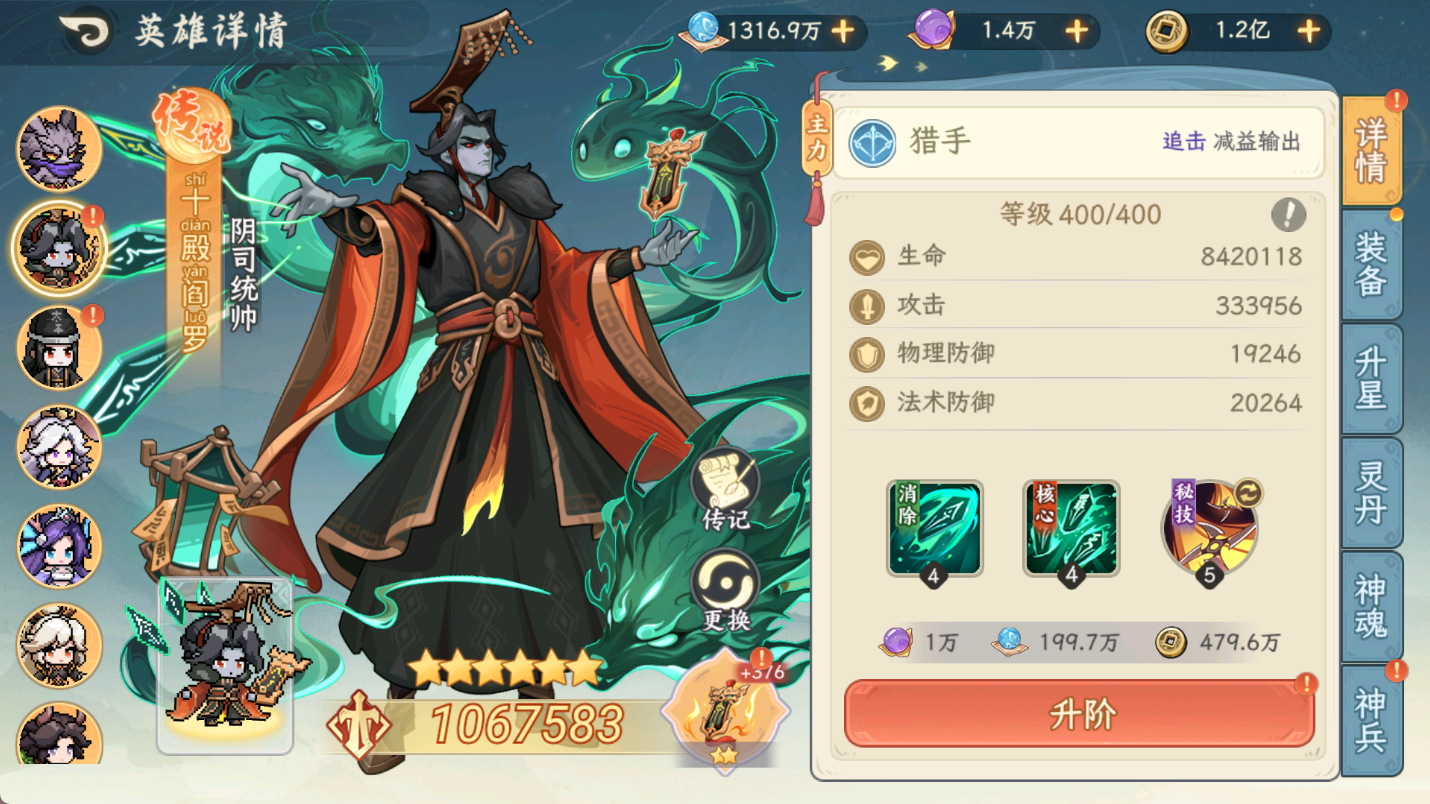Click the 物理防御 shield stat icon
The height and width of the screenshot is (804, 1430).
866,354
